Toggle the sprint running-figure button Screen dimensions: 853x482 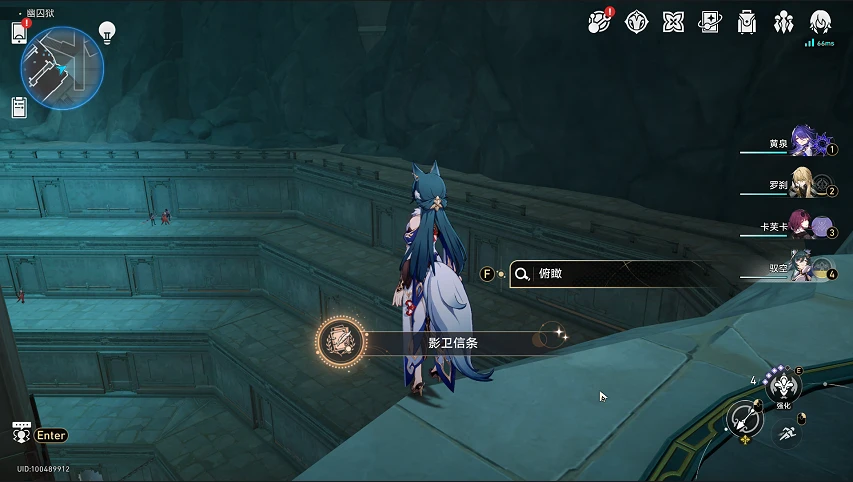click(787, 434)
